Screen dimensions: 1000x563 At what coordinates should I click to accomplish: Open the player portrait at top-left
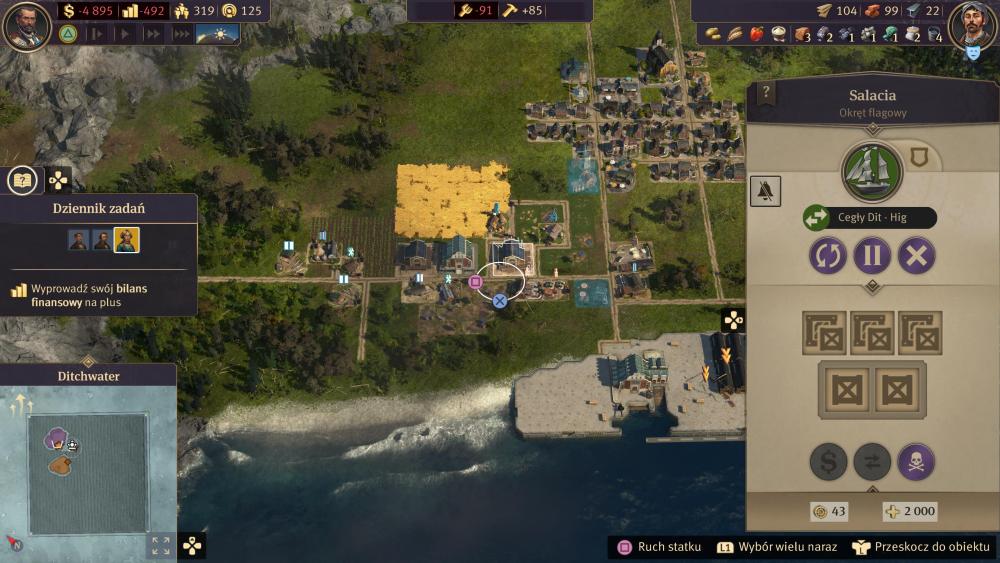point(27,26)
